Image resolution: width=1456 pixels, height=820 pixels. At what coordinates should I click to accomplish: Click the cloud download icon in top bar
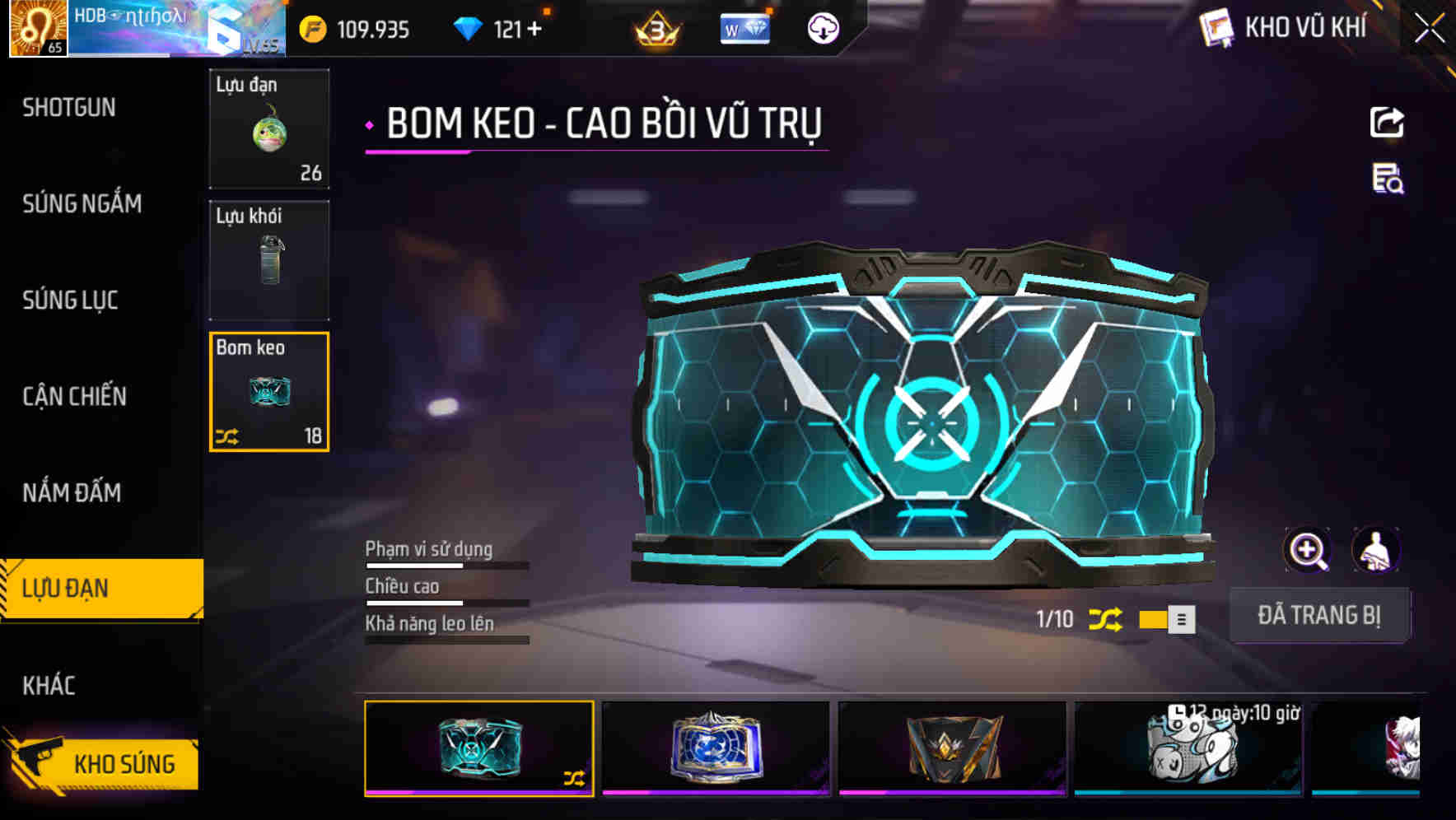click(822, 29)
